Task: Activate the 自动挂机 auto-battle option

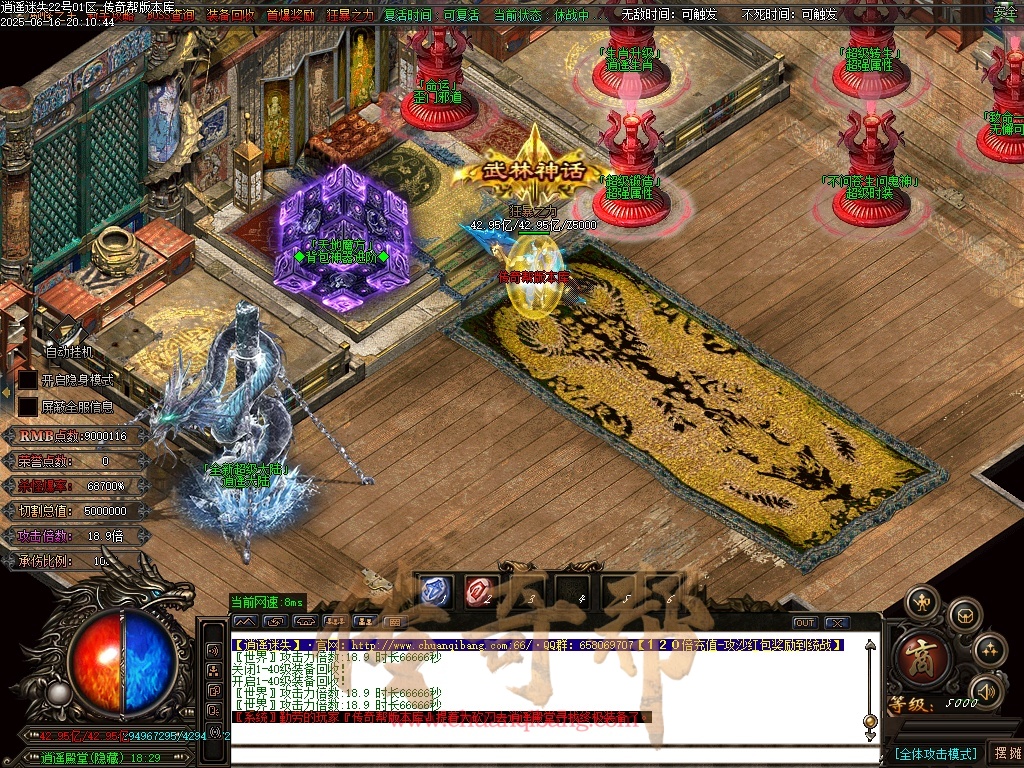Action: pos(69,352)
